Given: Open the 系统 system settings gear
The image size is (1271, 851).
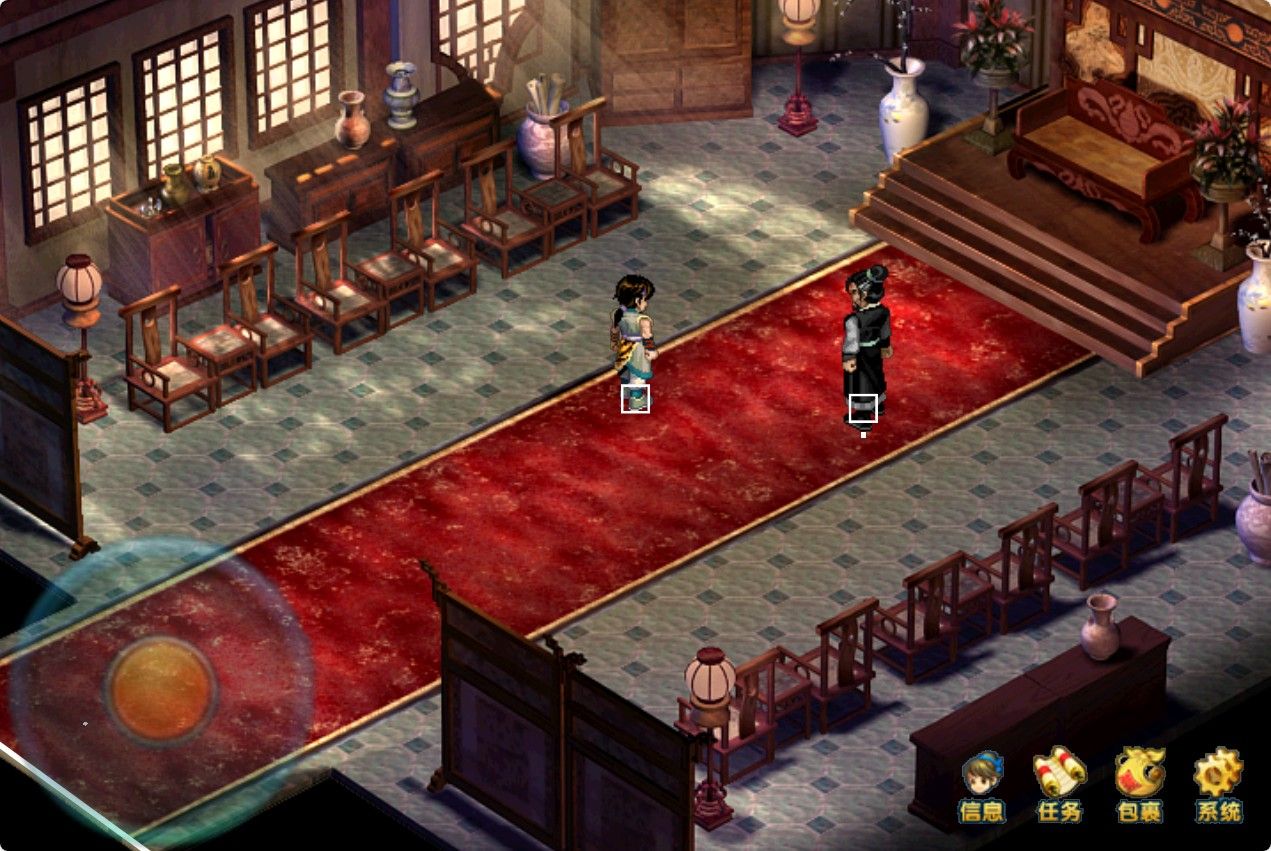Looking at the screenshot, I should coord(1218,783).
